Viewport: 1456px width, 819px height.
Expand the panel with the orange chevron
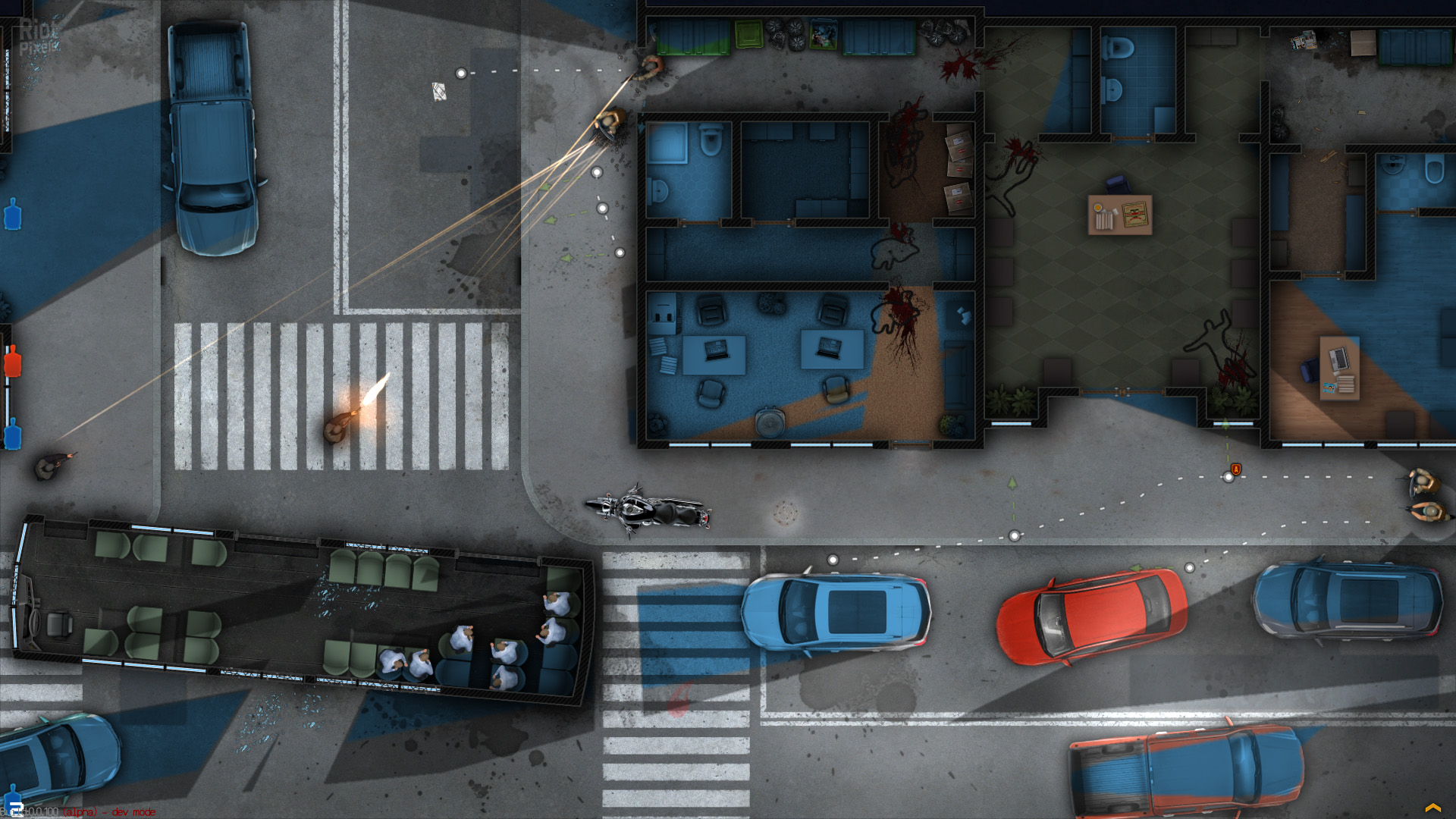pyautogui.click(x=1432, y=808)
